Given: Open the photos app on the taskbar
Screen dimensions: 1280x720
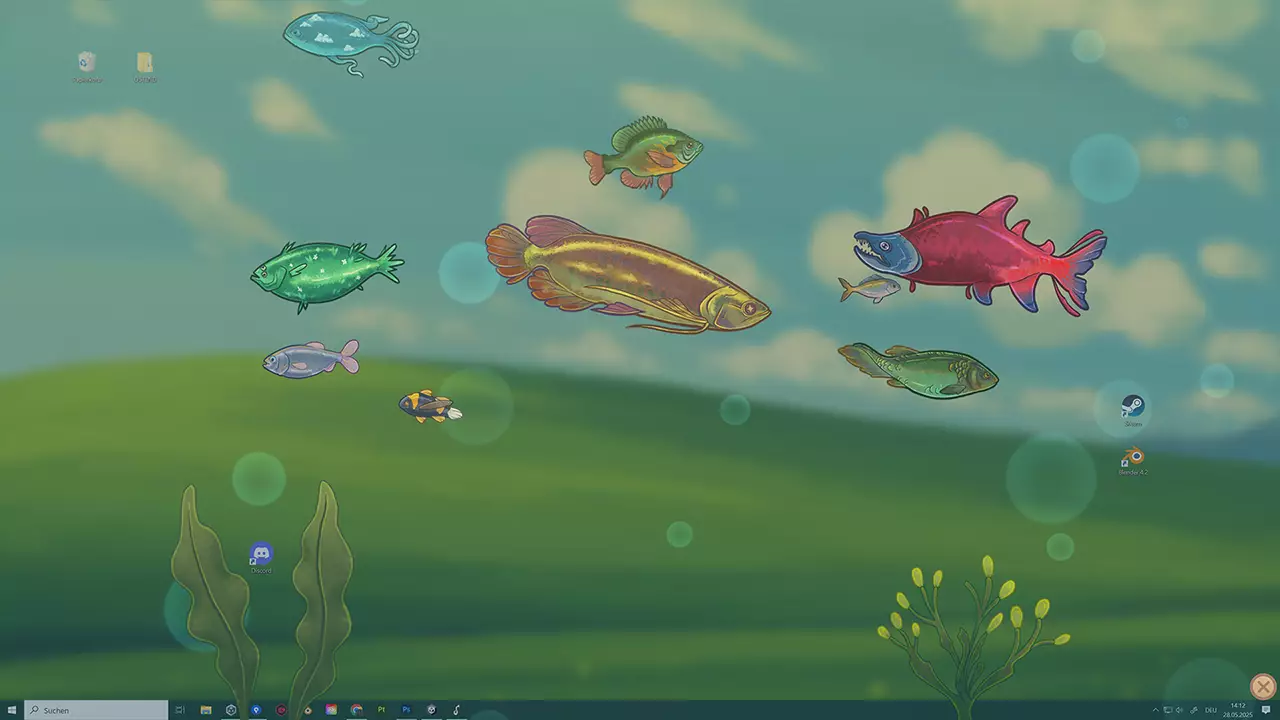Looking at the screenshot, I should point(331,710).
